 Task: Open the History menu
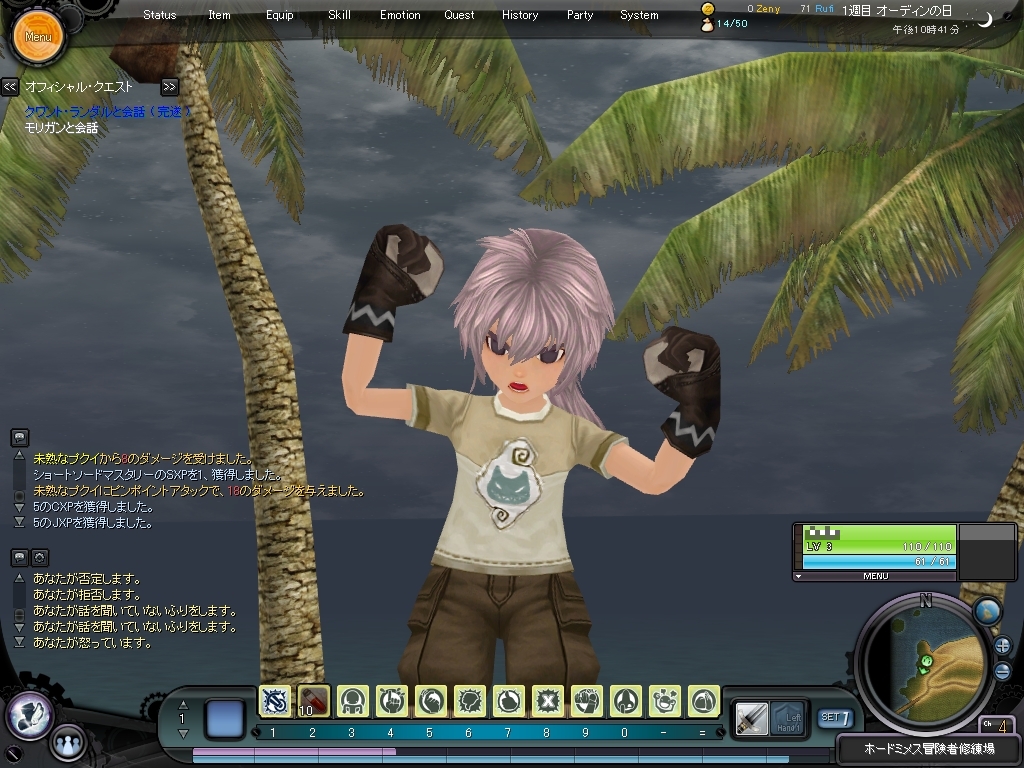tap(520, 15)
